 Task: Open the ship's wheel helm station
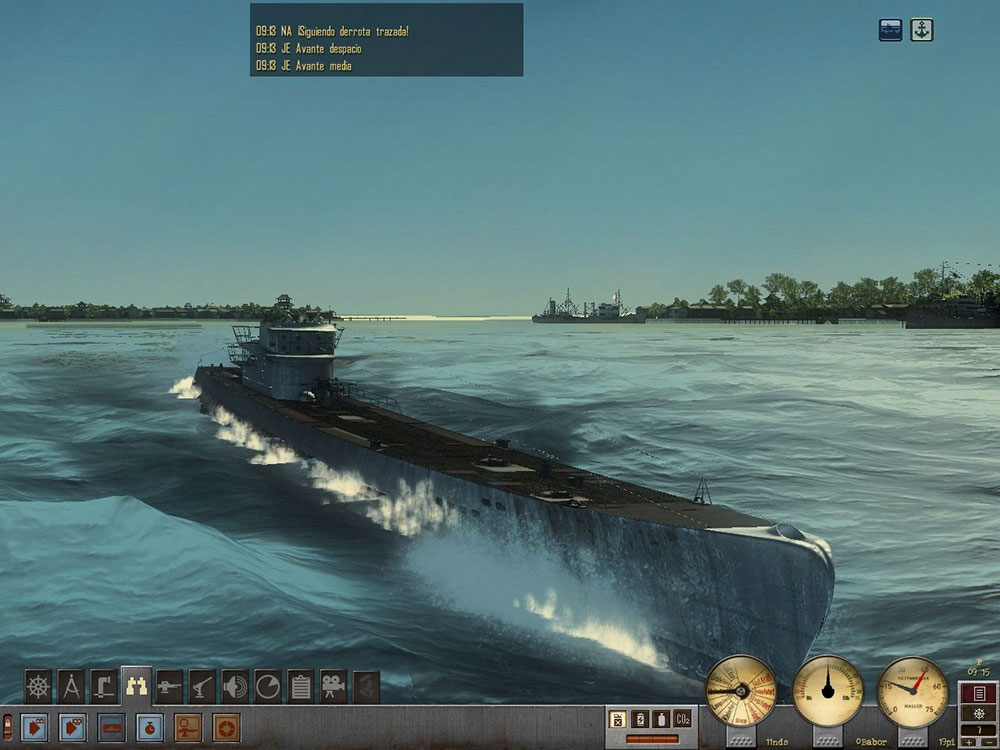(x=38, y=687)
